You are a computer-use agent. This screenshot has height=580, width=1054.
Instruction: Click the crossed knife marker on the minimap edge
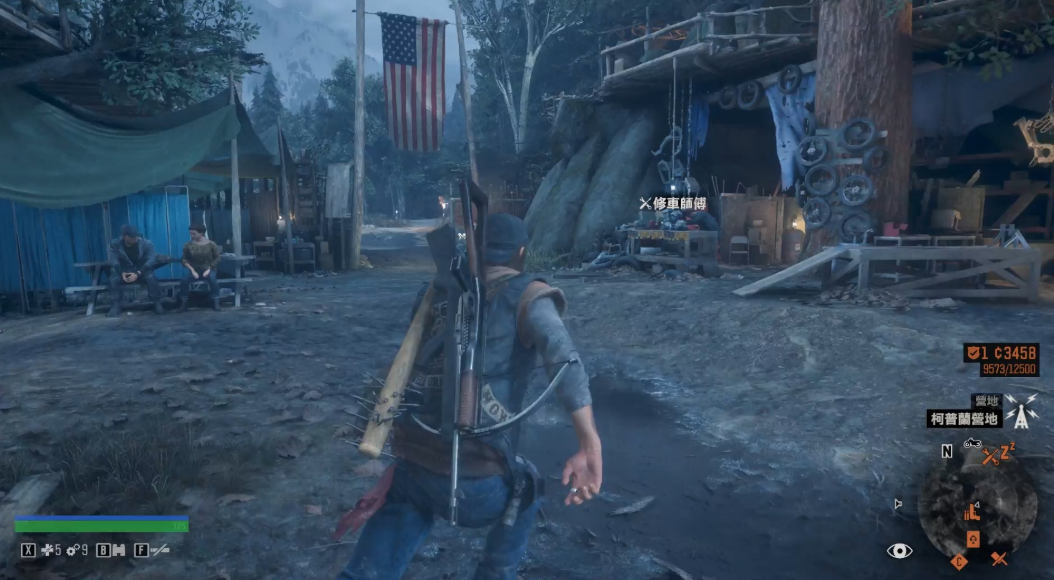point(999,558)
